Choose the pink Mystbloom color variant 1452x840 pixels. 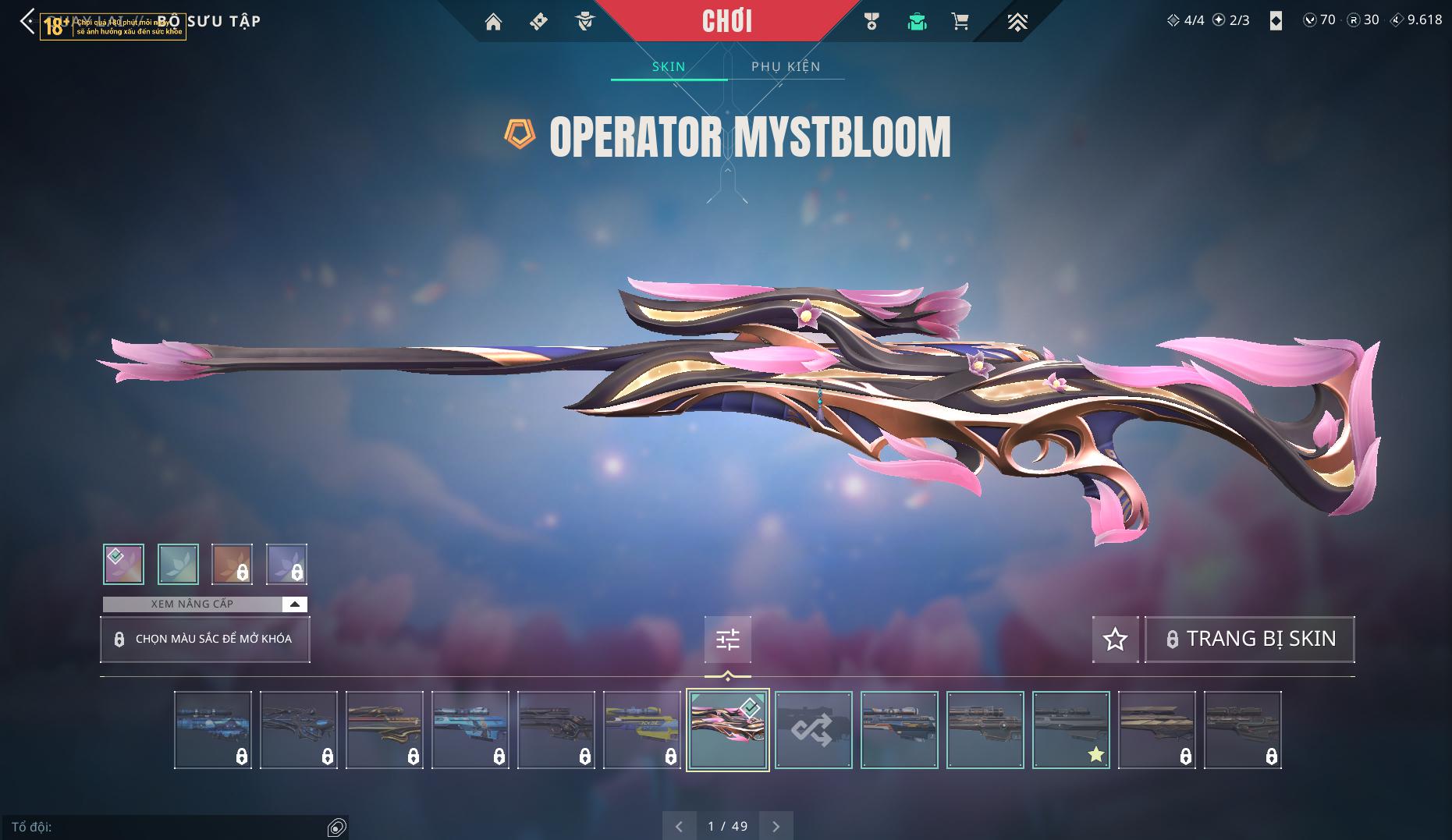tap(123, 564)
